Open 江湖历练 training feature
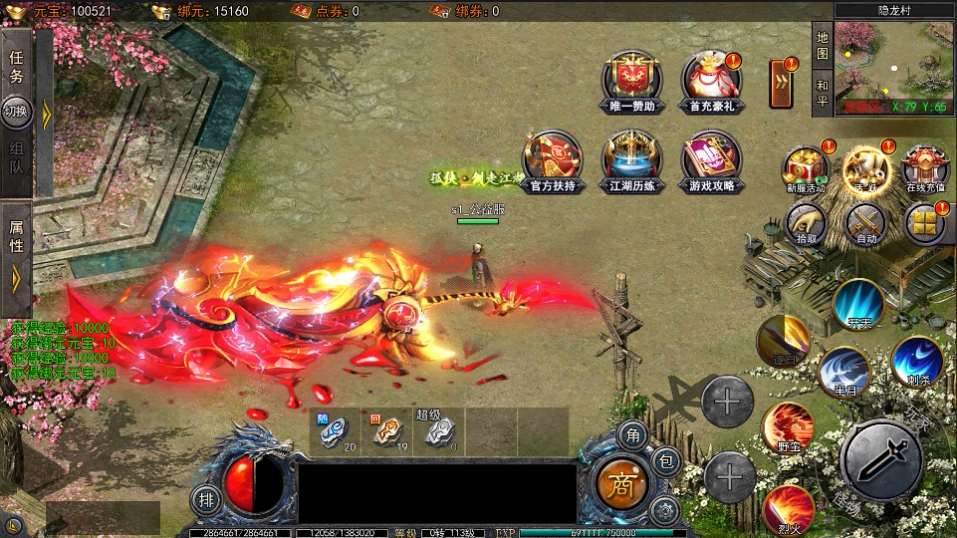 point(631,159)
